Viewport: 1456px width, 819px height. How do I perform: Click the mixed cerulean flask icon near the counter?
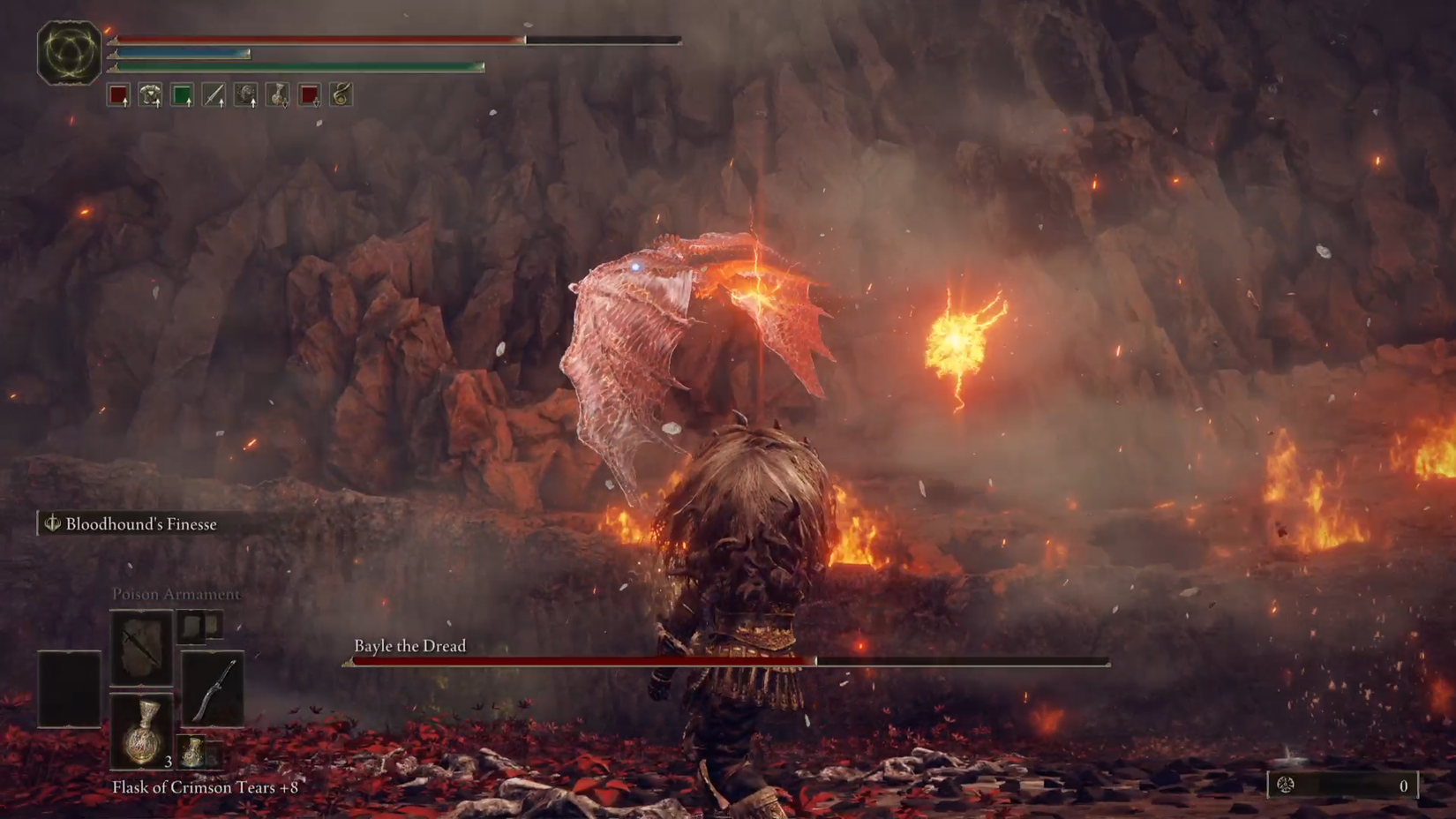pos(191,752)
